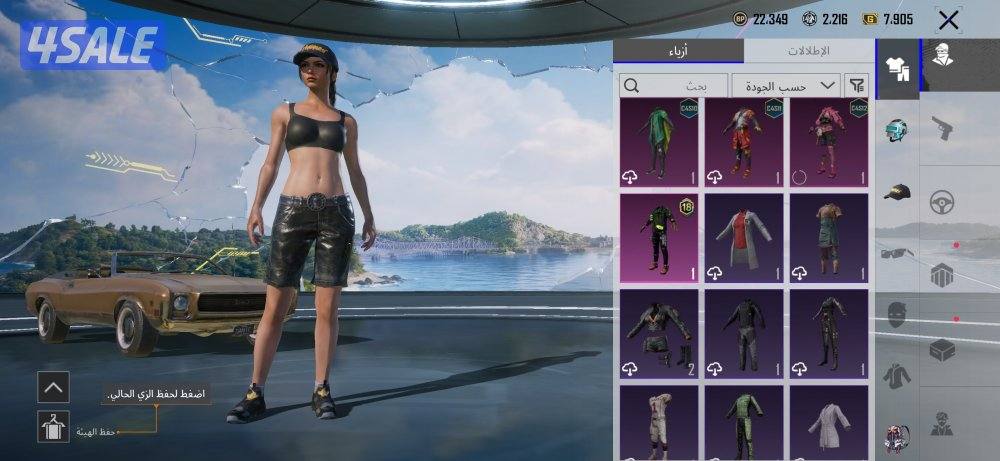Screen dimensions: 1000x461
Task: Switch to the أزياء outfits tab
Action: pos(678,51)
